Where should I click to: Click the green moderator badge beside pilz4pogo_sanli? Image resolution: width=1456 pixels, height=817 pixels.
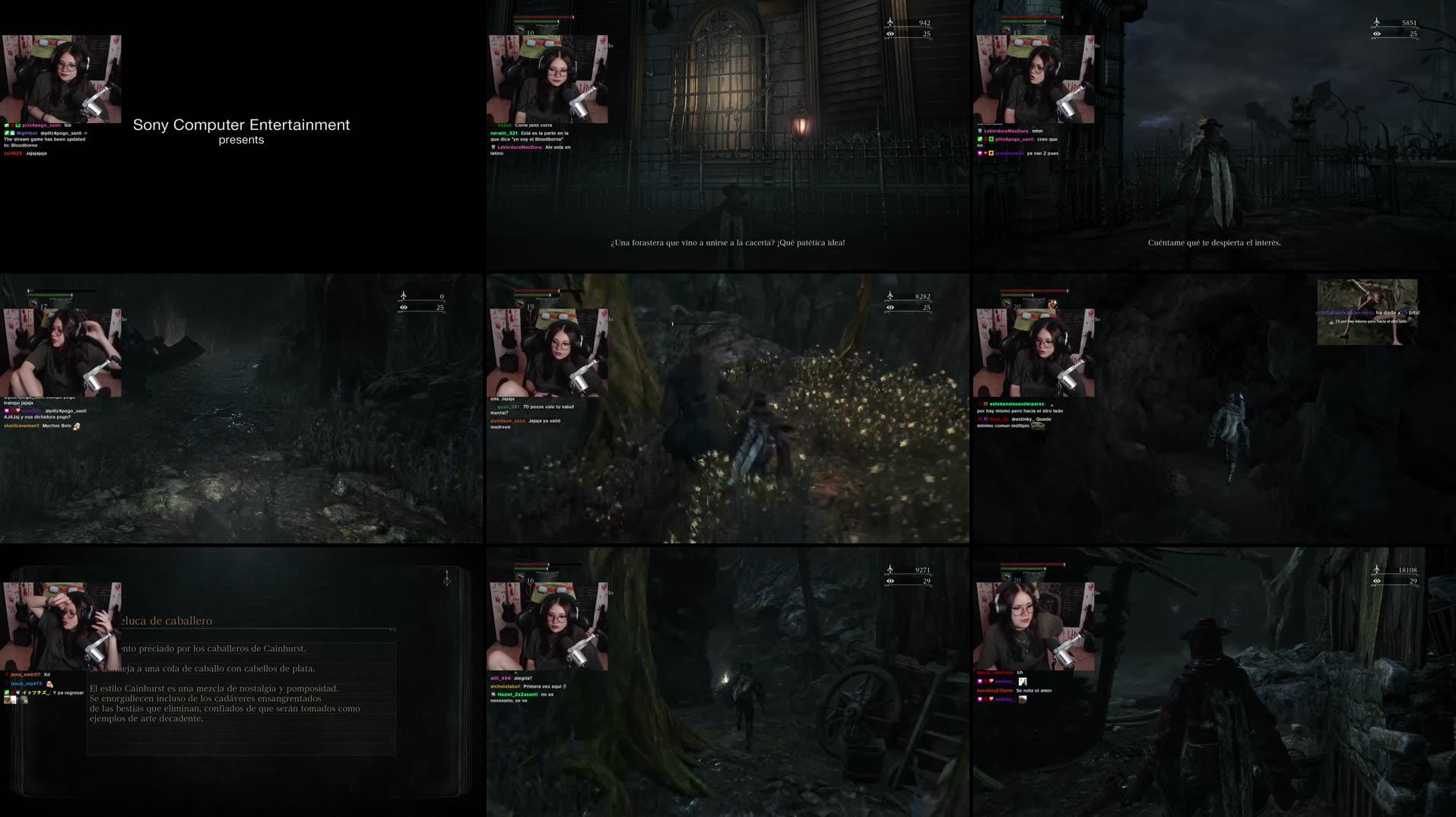click(7, 125)
